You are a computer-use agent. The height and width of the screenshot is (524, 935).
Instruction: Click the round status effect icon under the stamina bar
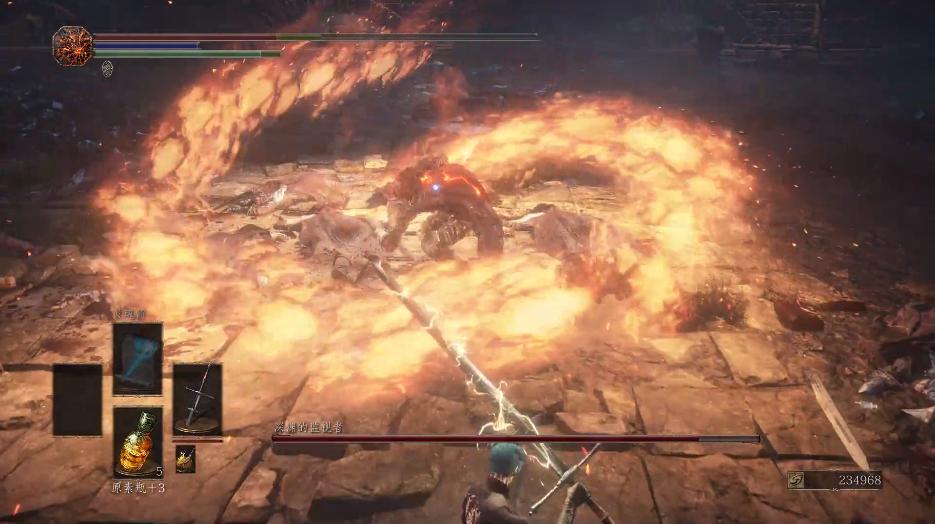108,68
